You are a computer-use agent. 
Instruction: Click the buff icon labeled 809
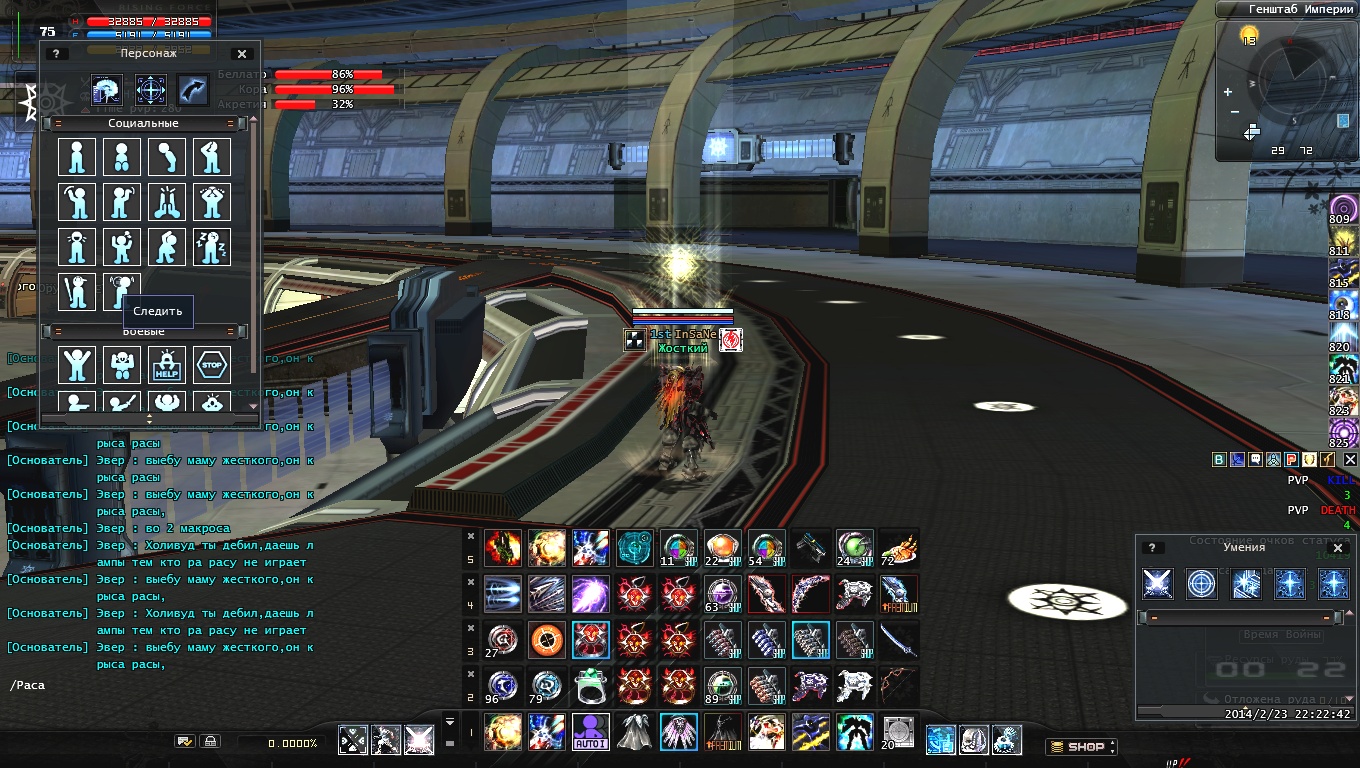click(x=1343, y=209)
